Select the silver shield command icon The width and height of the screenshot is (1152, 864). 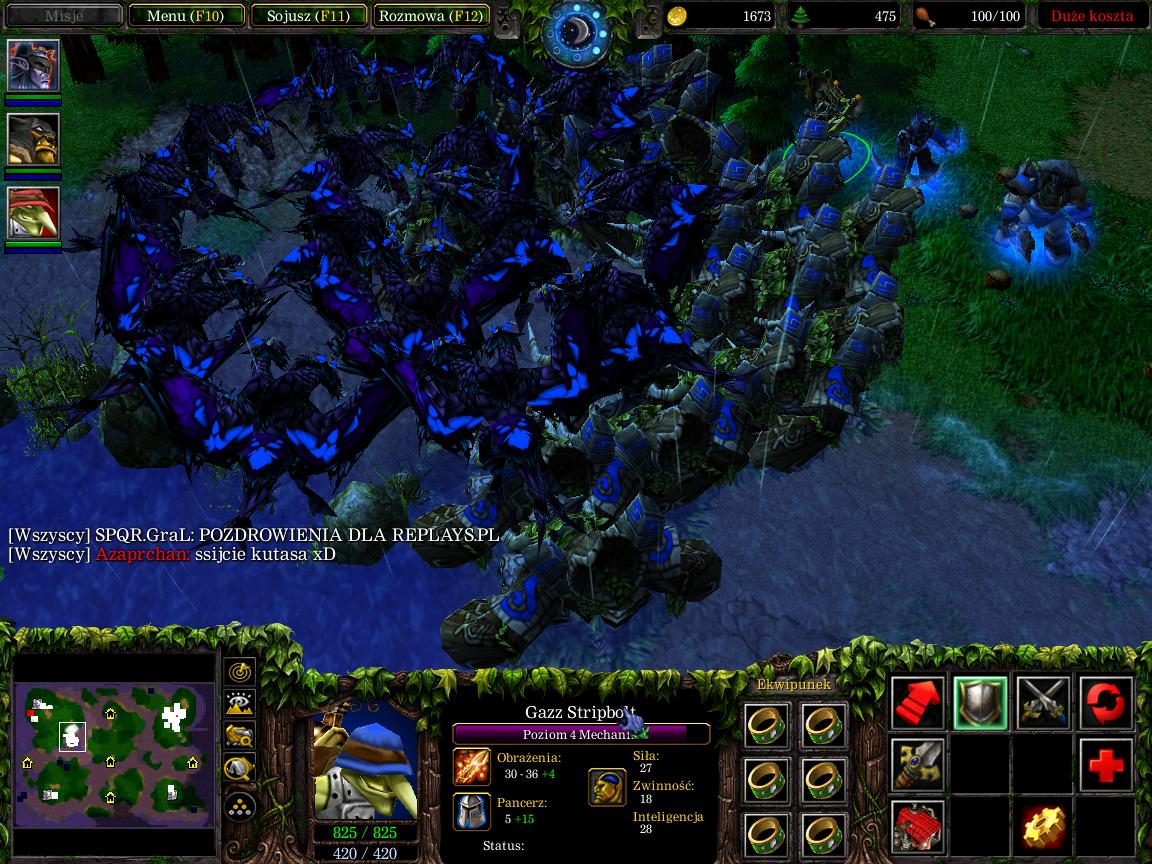click(980, 702)
